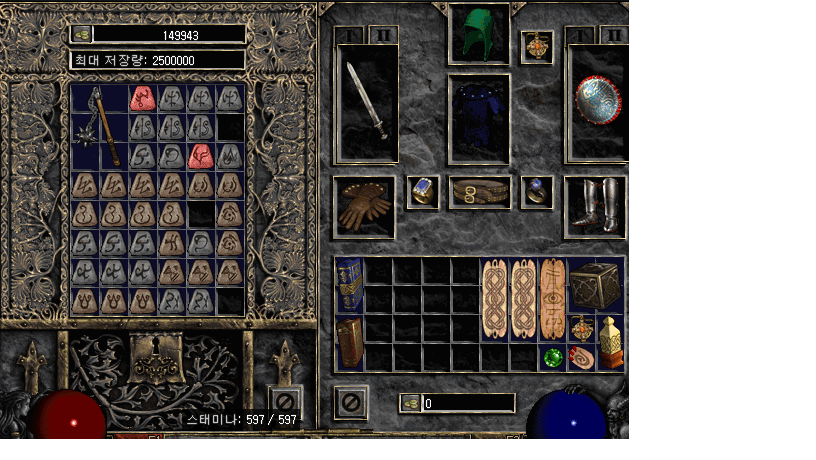Viewport: 816px width, 460px height.
Task: Close the stash panel
Action: click(286, 402)
